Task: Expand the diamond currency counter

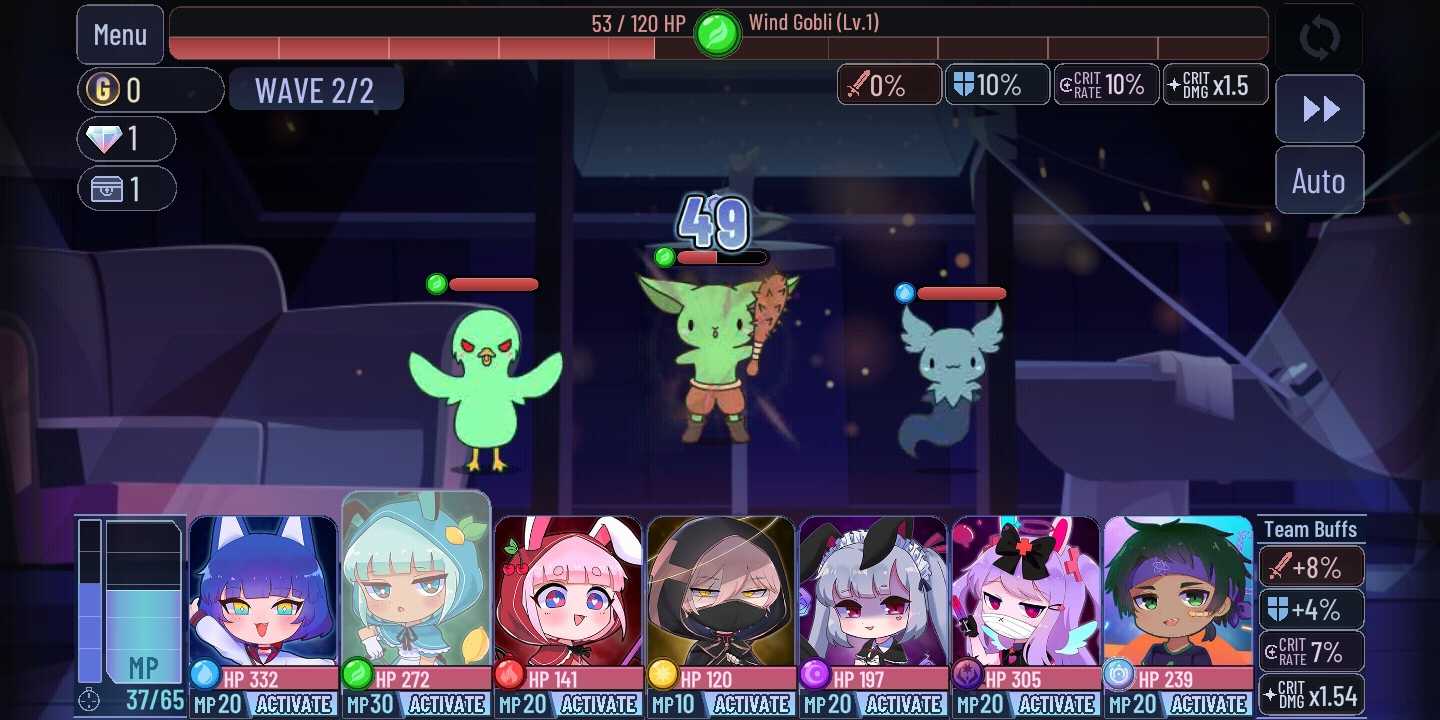Action: [x=127, y=138]
